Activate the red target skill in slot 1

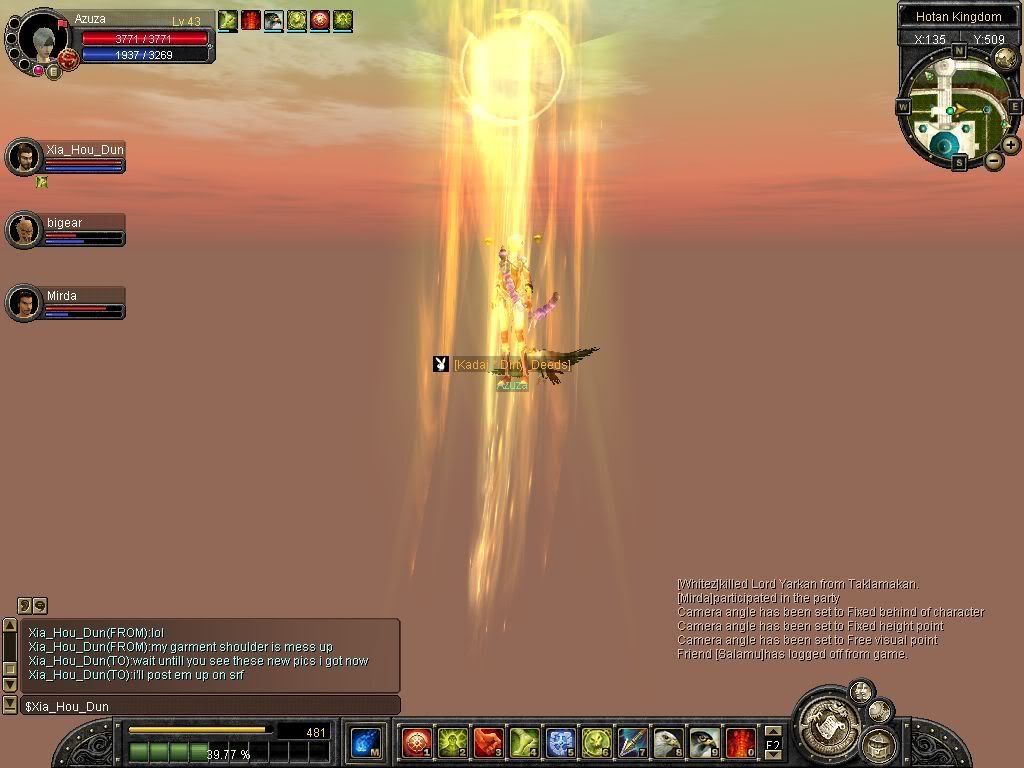[416, 742]
